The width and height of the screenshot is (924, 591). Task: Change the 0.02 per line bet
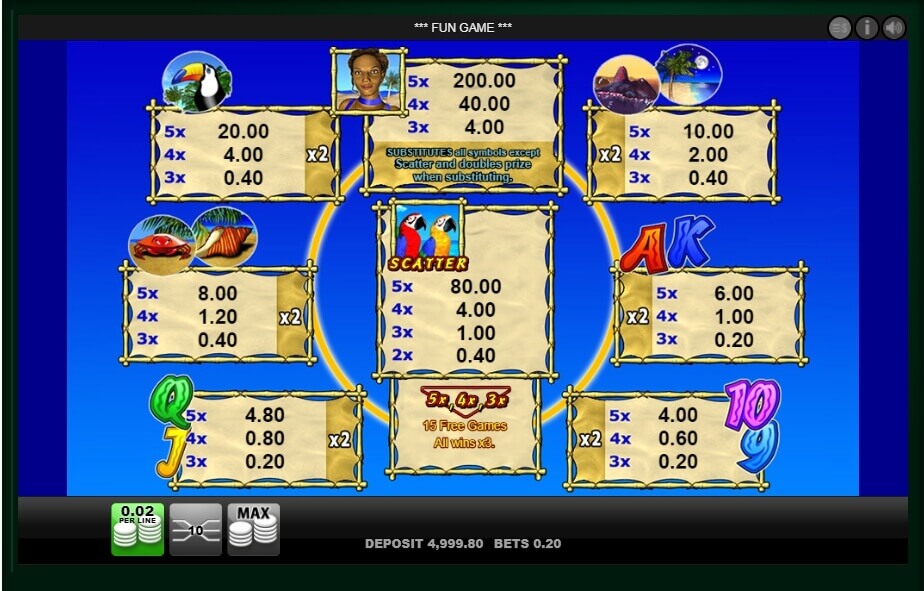click(x=137, y=528)
